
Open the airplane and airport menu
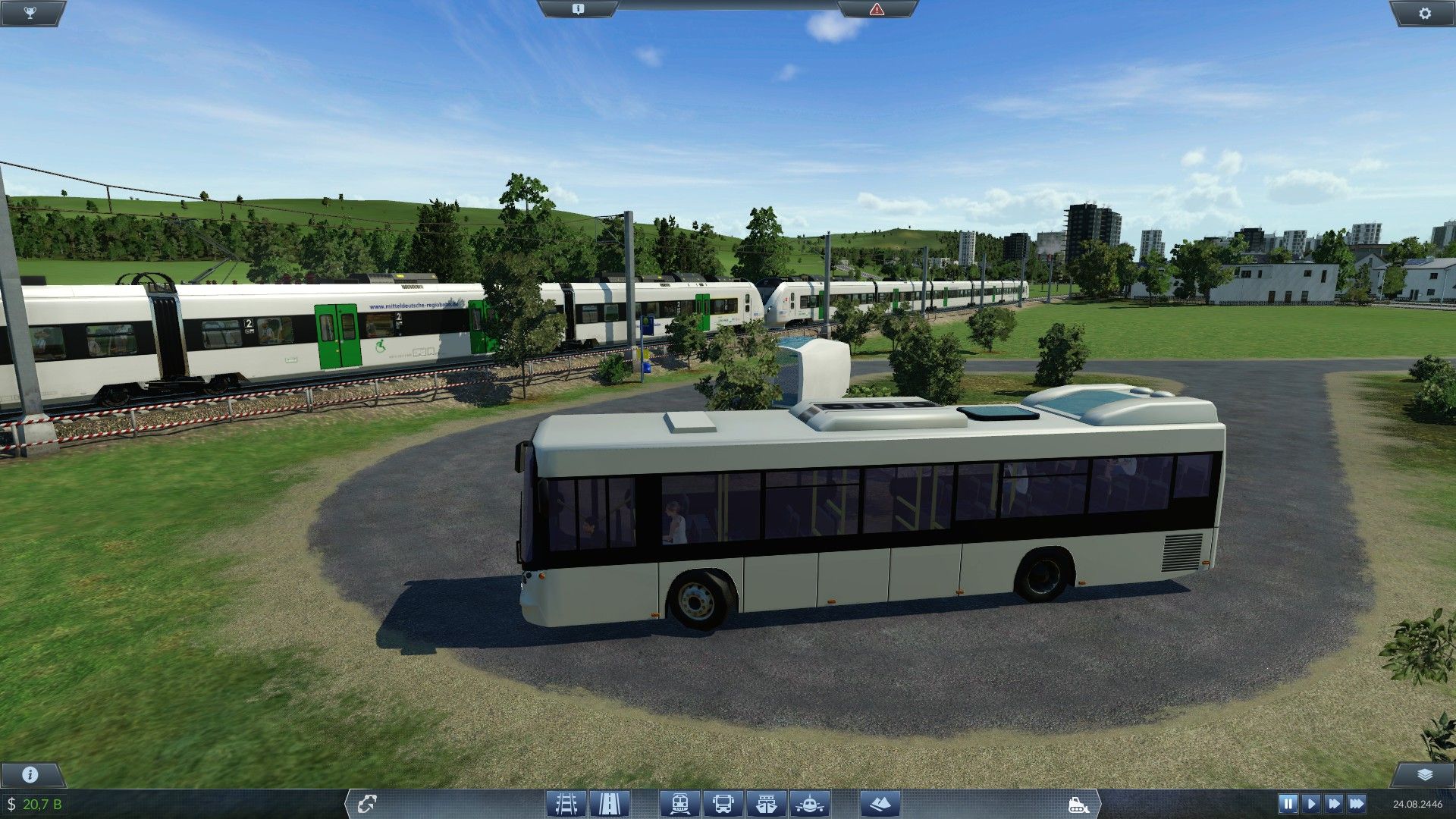point(810,803)
